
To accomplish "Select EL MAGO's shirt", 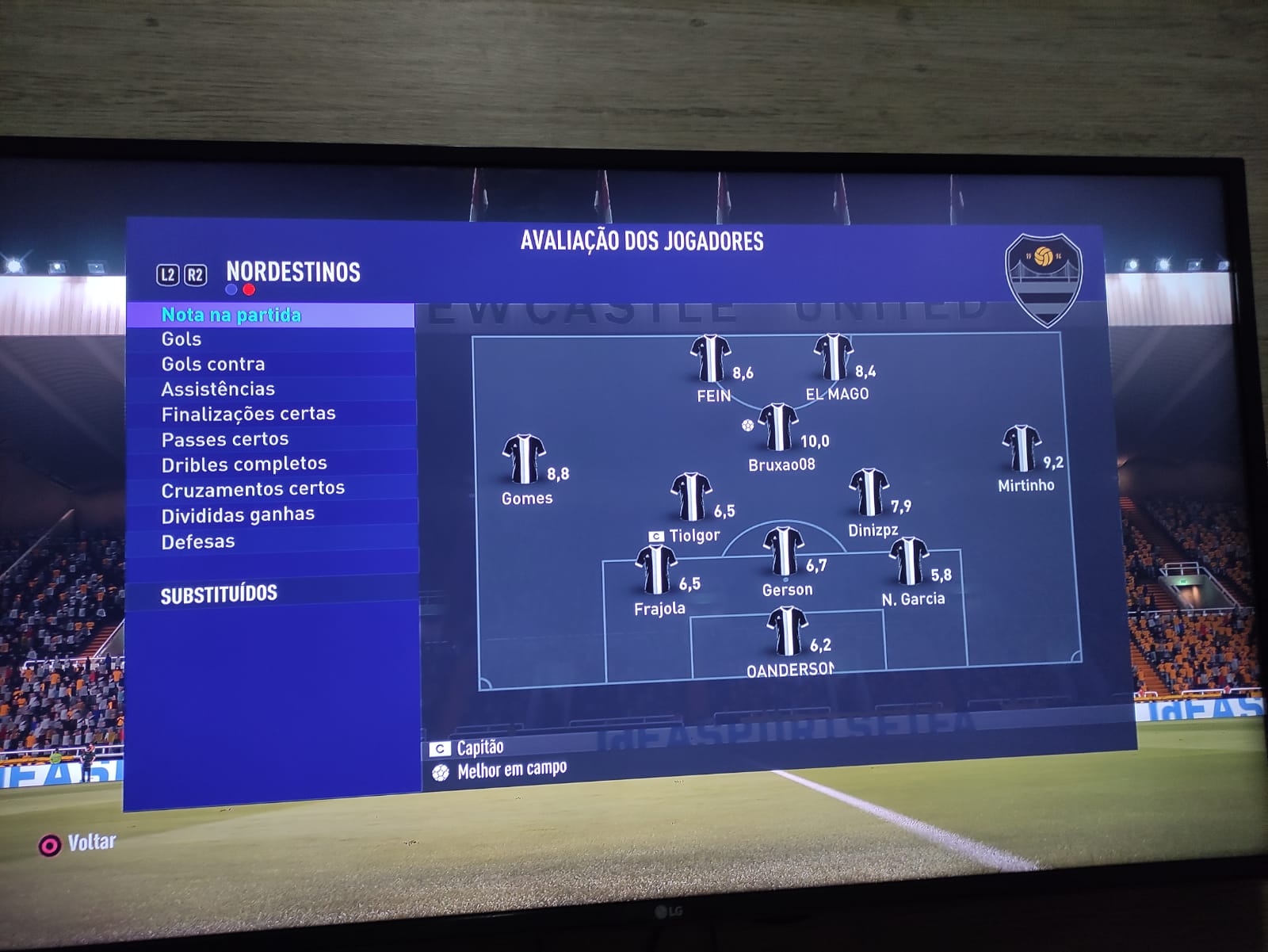I will tap(833, 357).
